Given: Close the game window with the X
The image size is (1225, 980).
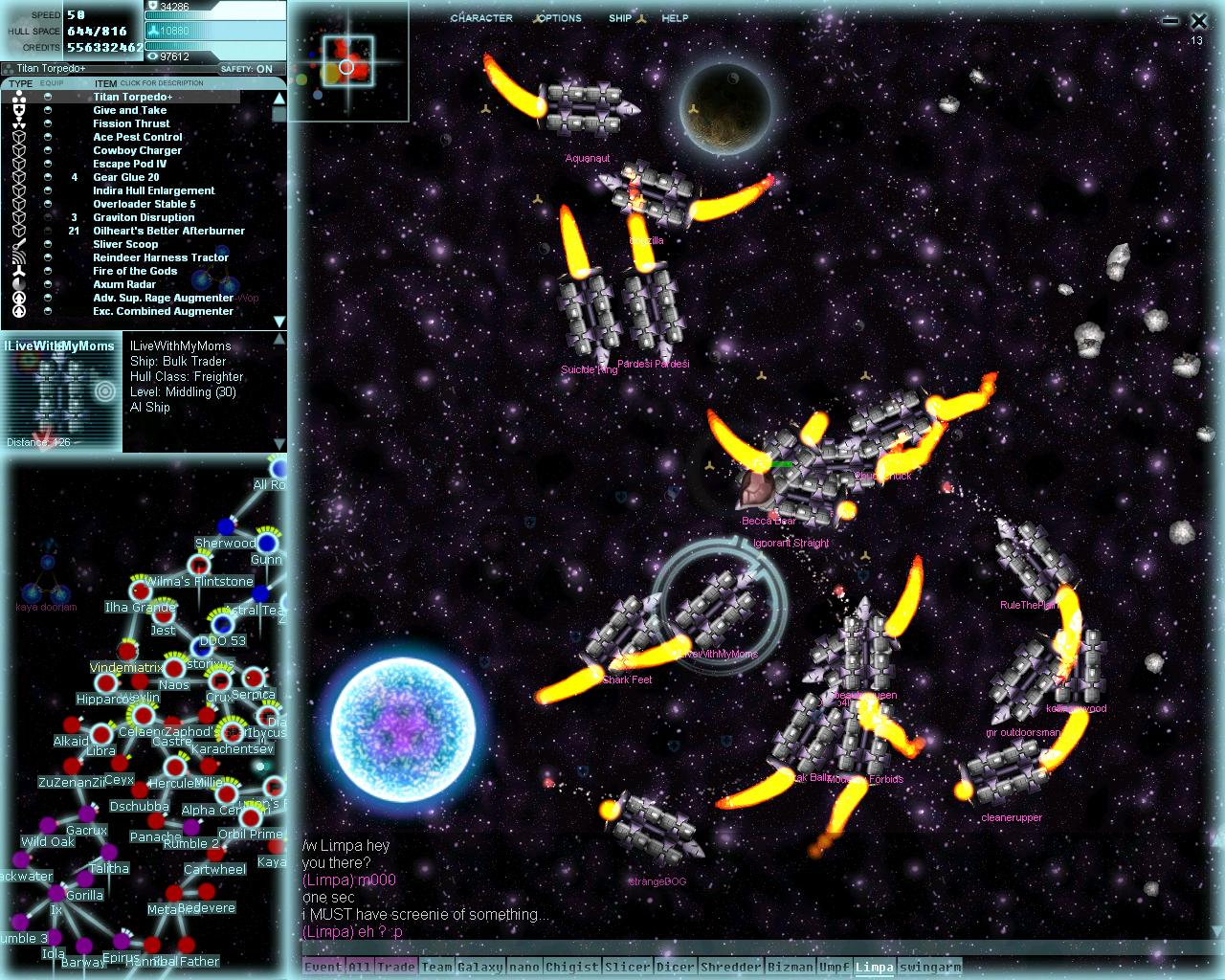Looking at the screenshot, I should (x=1198, y=20).
